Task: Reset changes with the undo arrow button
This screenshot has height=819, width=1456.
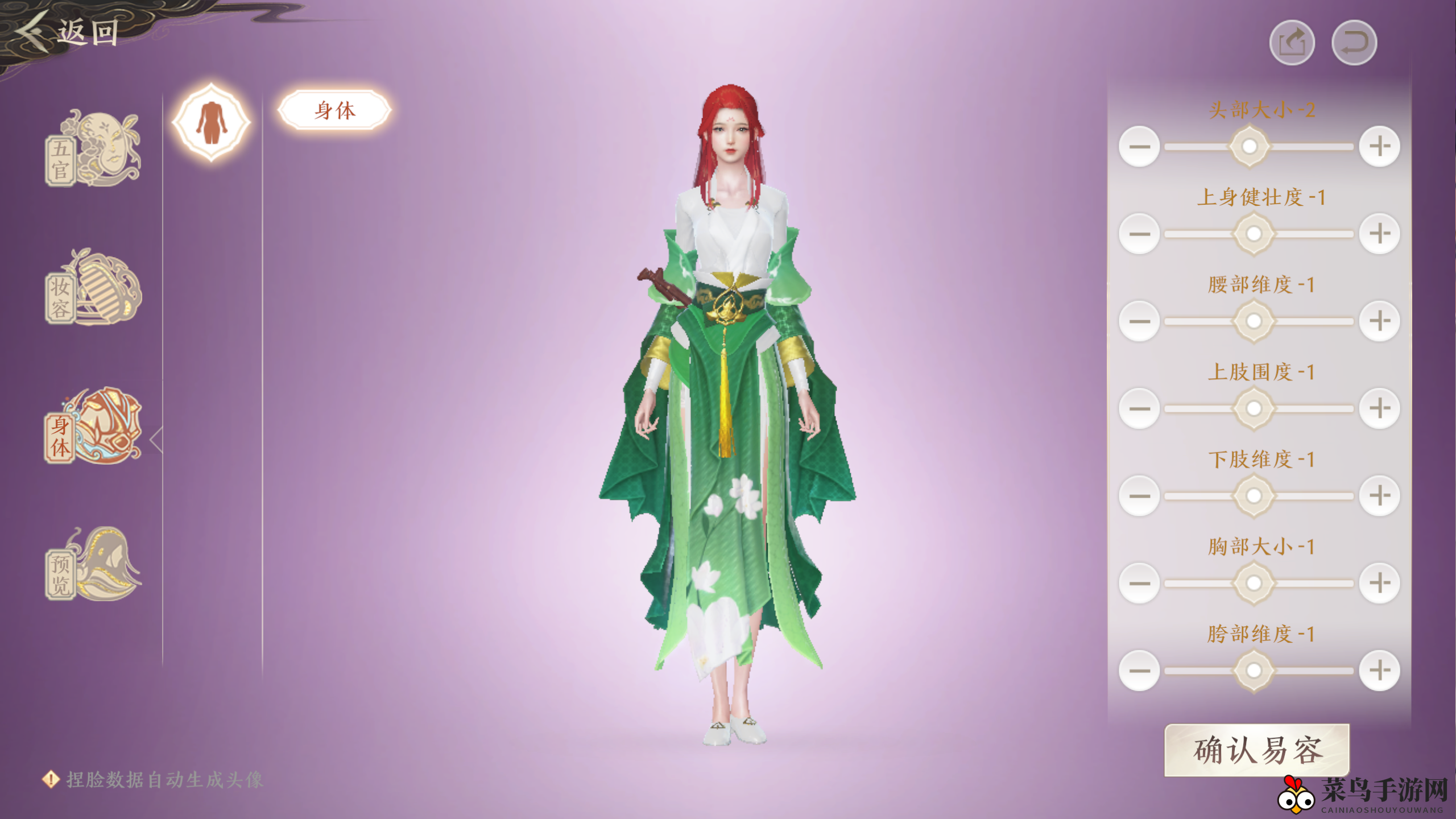Action: click(x=1354, y=43)
